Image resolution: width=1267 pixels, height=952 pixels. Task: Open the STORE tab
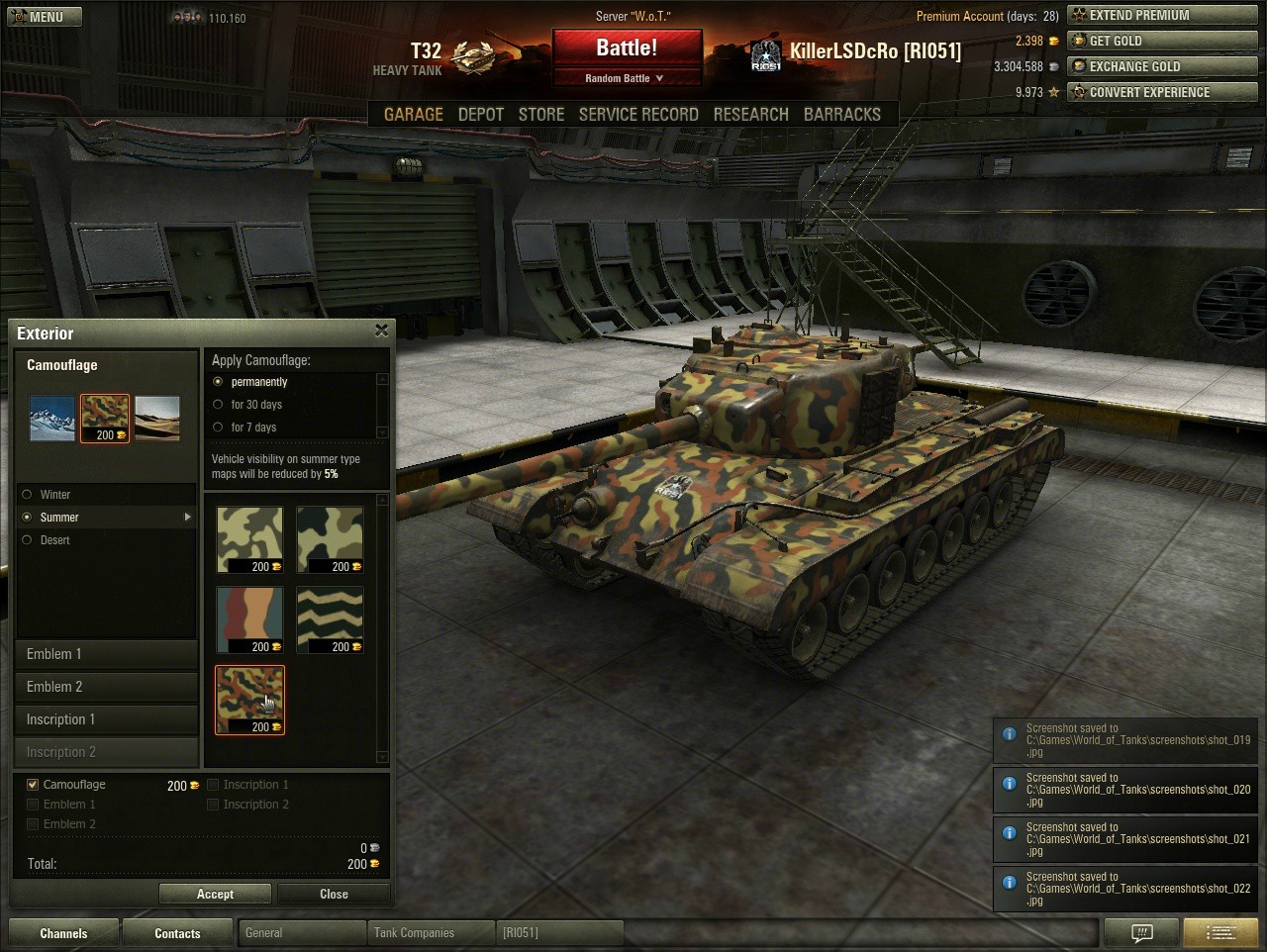point(541,115)
